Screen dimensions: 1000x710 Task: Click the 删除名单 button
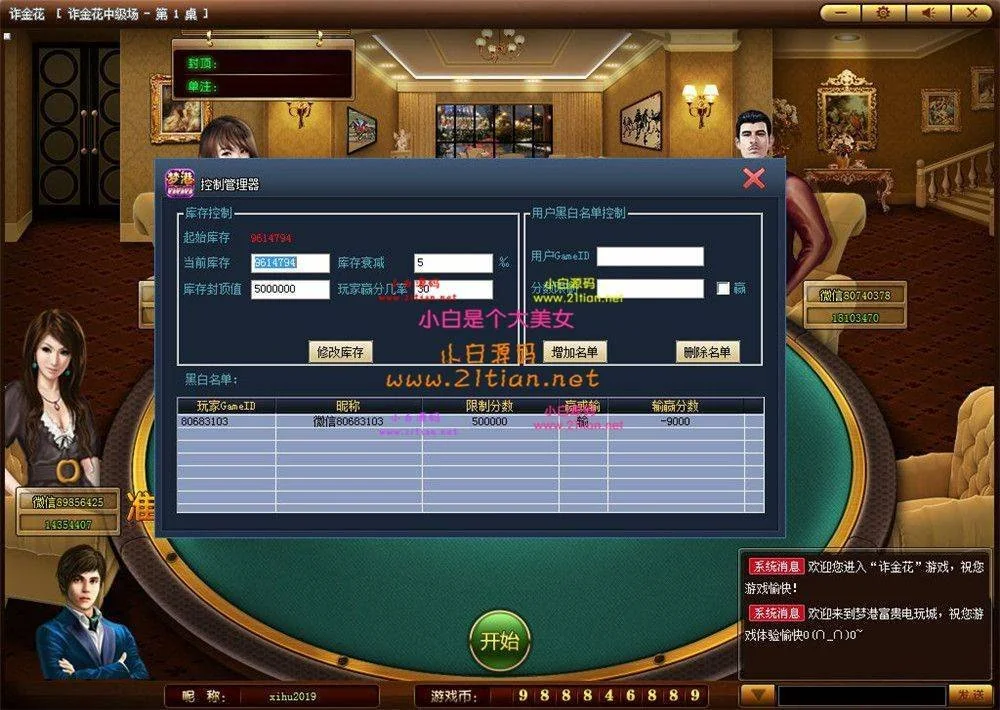pyautogui.click(x=708, y=352)
